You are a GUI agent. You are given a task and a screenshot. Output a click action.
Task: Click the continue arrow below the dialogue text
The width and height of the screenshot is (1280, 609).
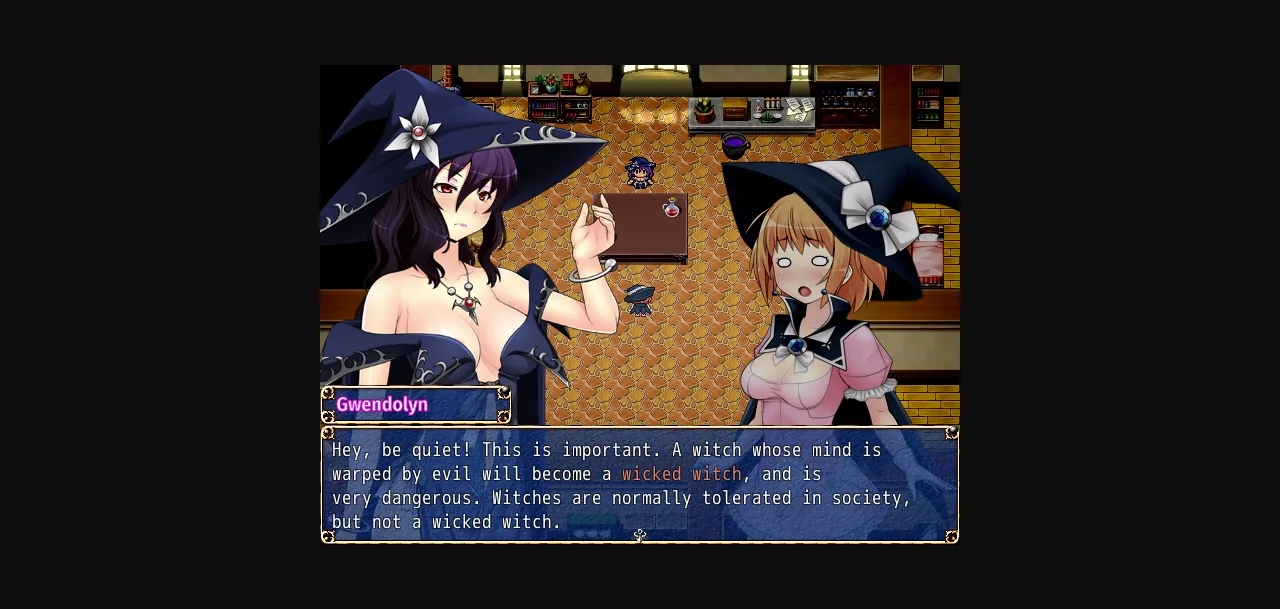click(x=640, y=536)
